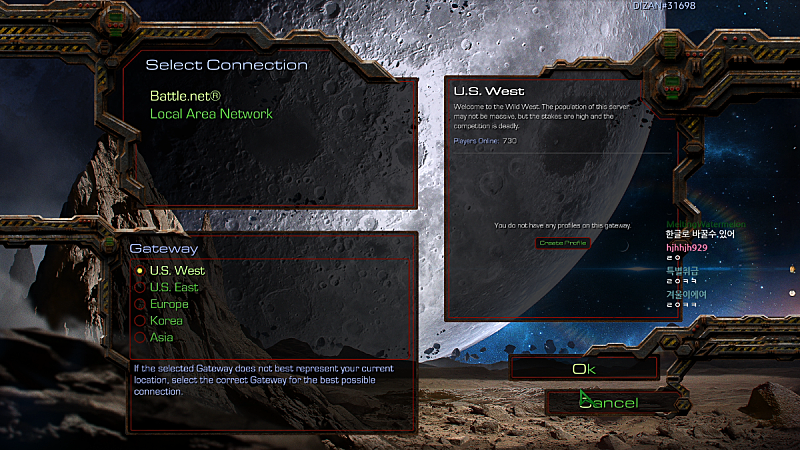The image size is (800, 450).
Task: Set the gateway to Asia
Action: (x=161, y=338)
